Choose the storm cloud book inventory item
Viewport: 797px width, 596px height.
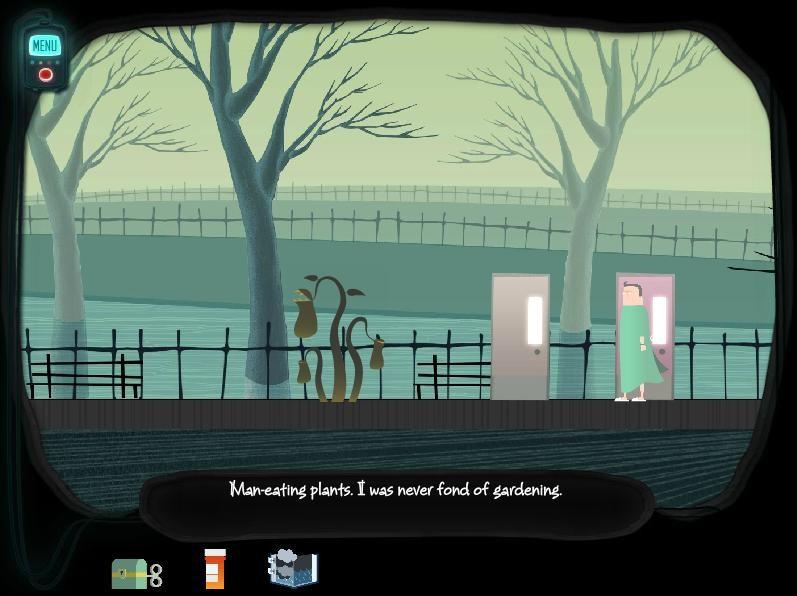coord(293,568)
